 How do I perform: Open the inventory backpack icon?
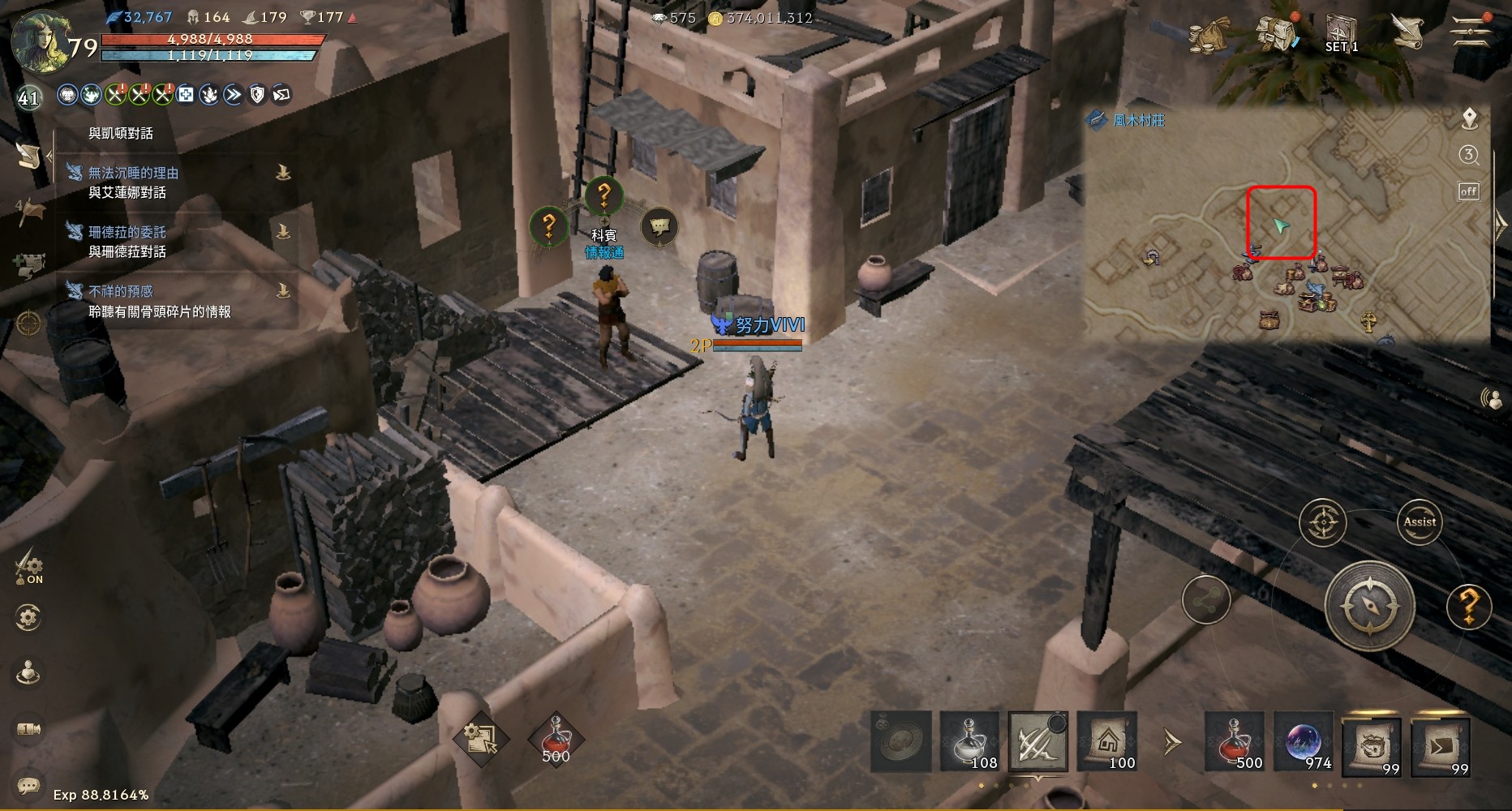point(1276,34)
